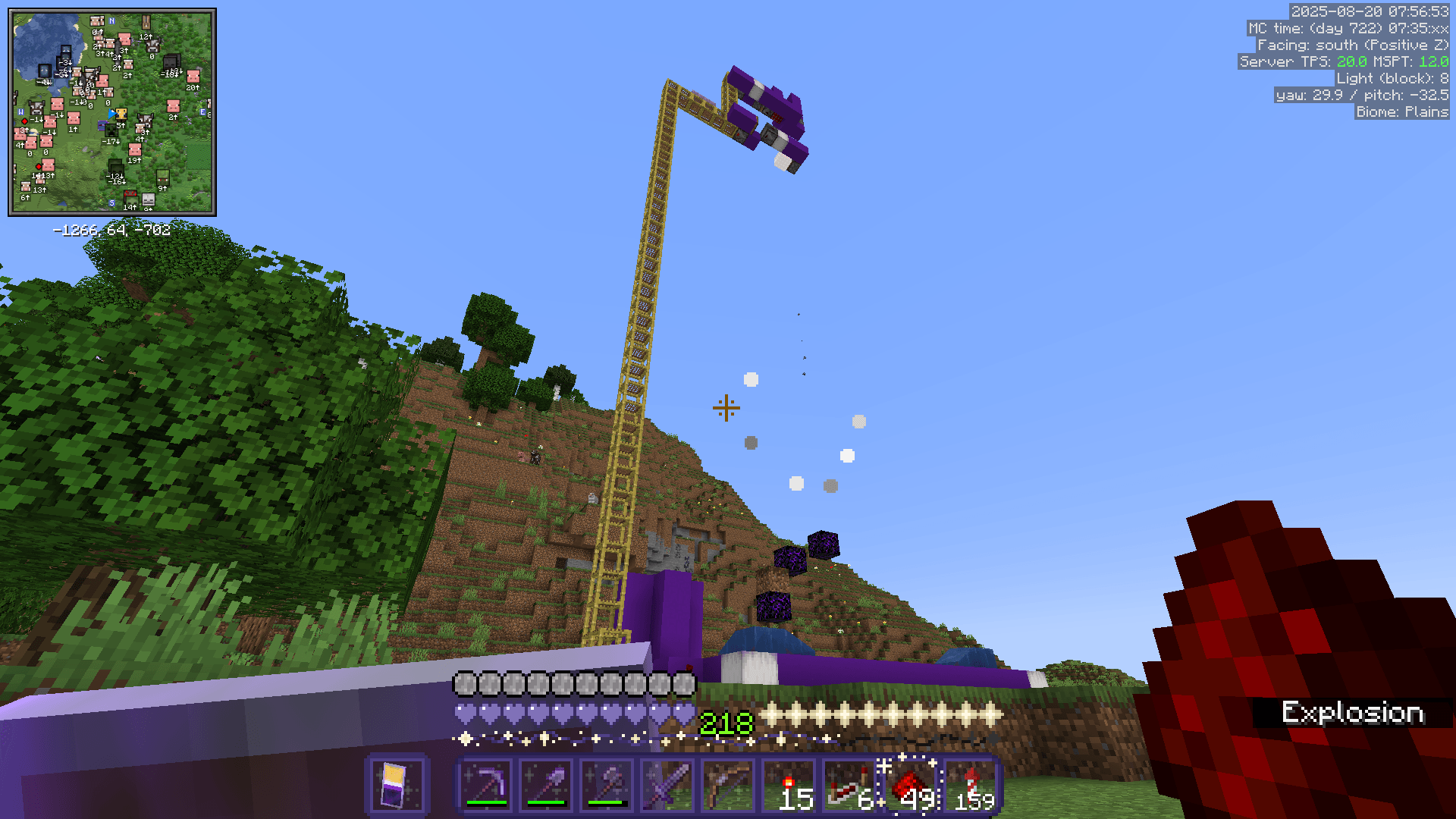Equip the enchanted netherite sword
Screen dimensions: 1456x819
click(667, 785)
